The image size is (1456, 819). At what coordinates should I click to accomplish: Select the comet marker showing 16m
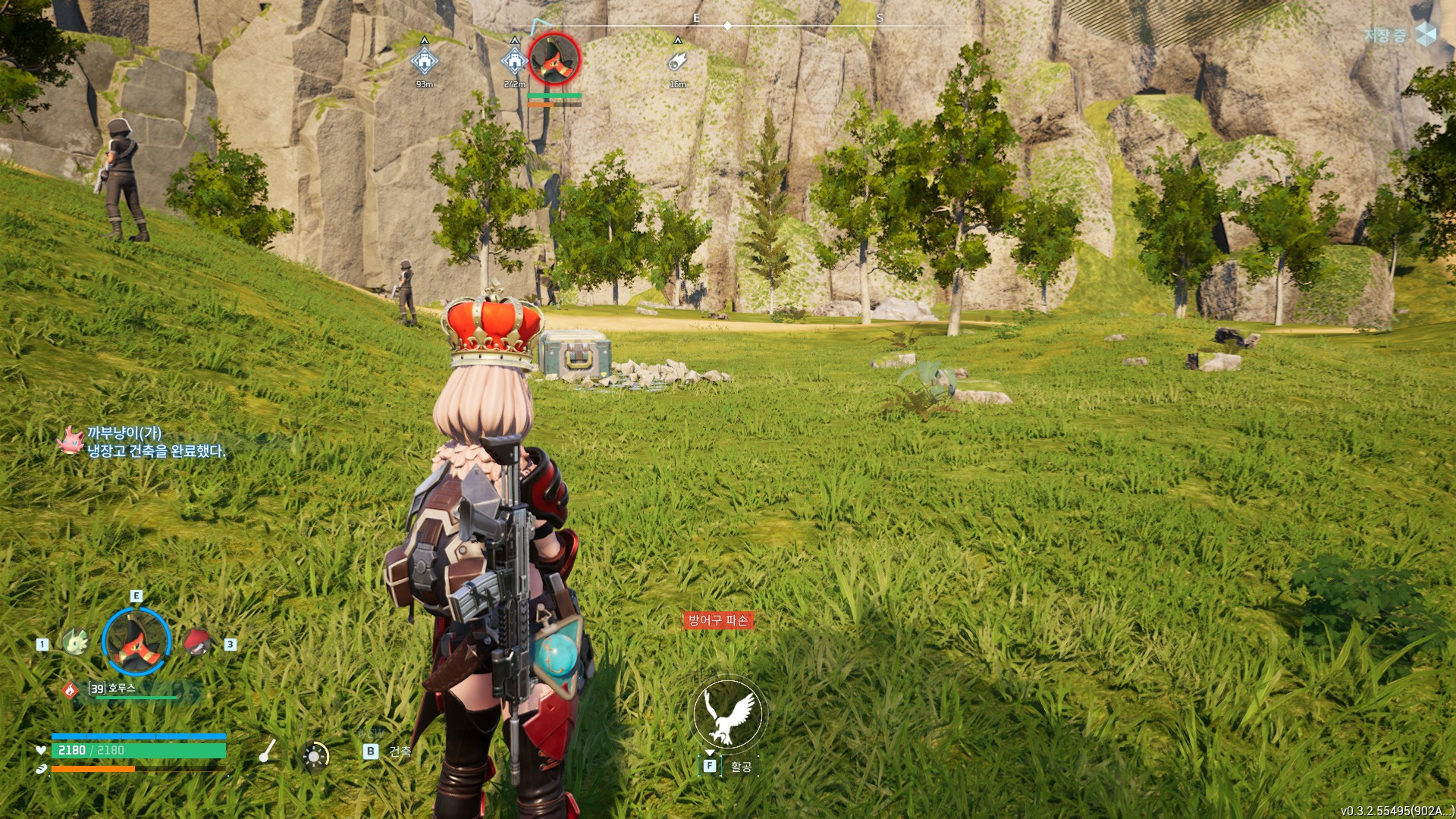pyautogui.click(x=677, y=61)
